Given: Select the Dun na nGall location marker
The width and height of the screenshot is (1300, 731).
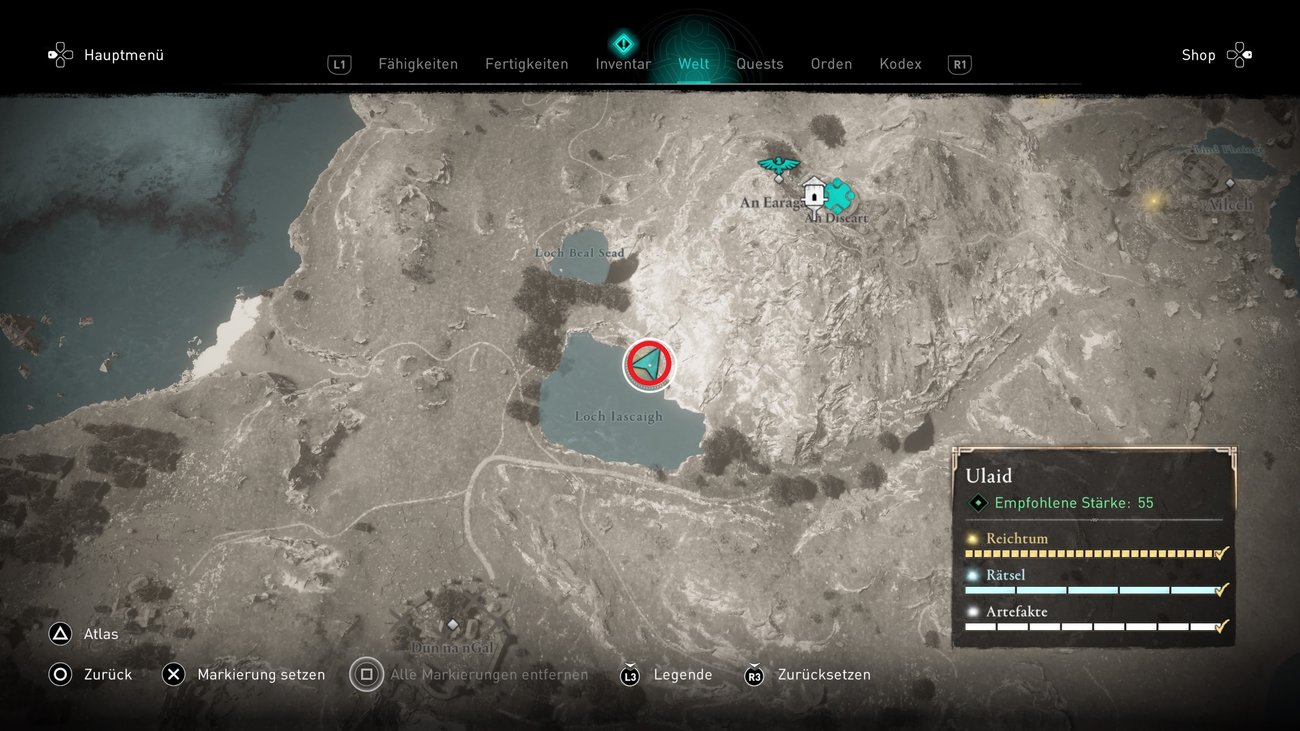Looking at the screenshot, I should click(x=452, y=625).
